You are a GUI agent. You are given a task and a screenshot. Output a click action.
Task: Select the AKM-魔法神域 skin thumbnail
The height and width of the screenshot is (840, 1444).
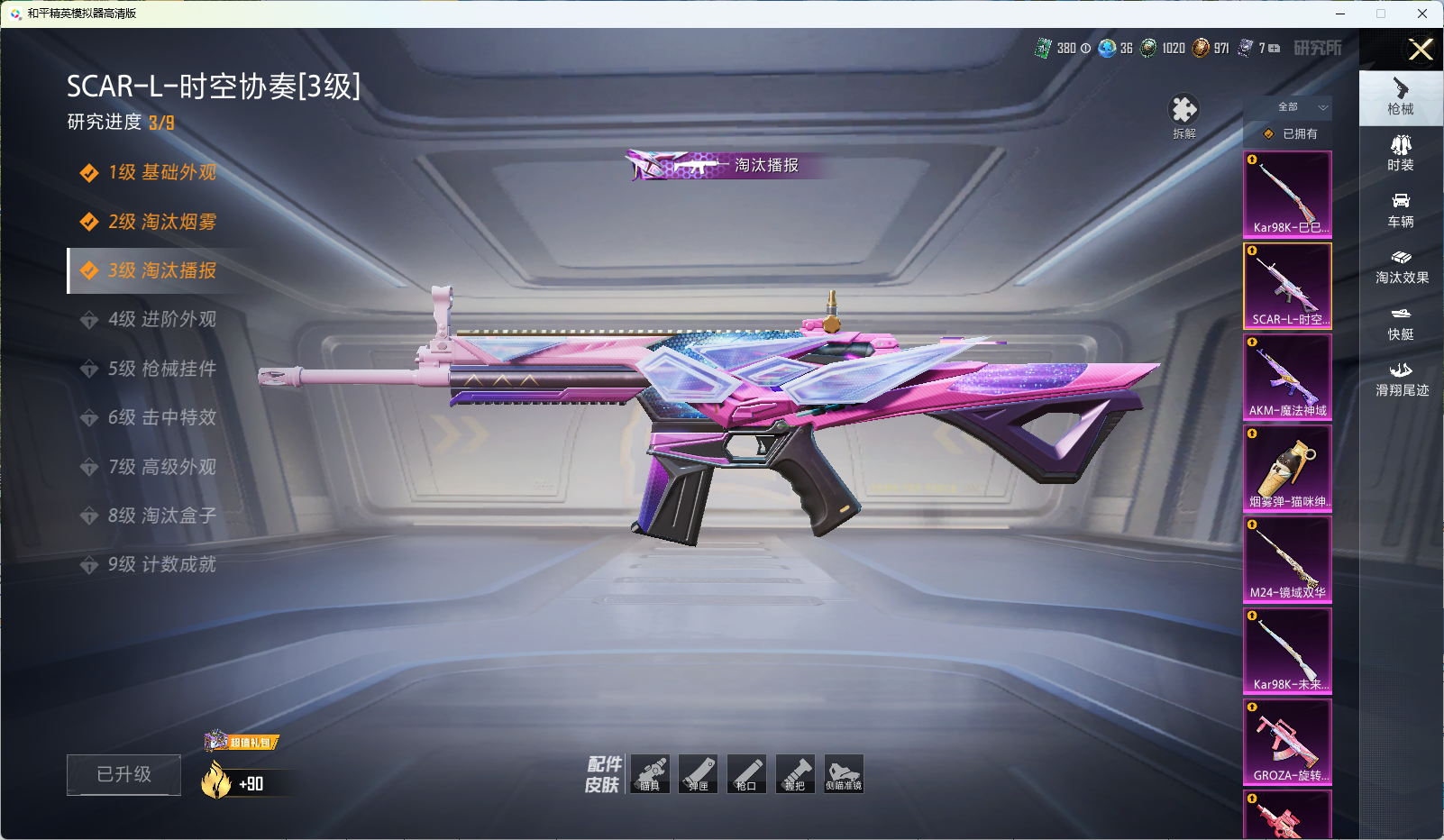point(1287,377)
